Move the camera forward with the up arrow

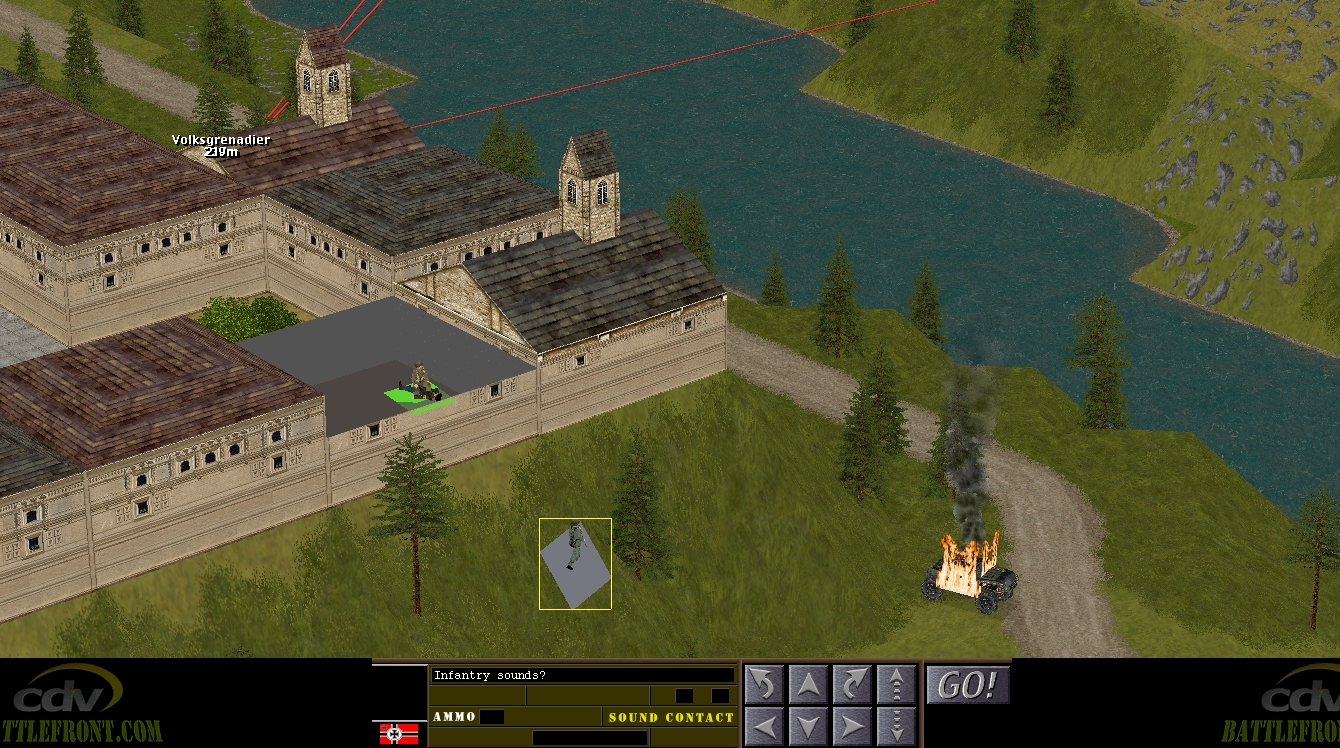(808, 684)
